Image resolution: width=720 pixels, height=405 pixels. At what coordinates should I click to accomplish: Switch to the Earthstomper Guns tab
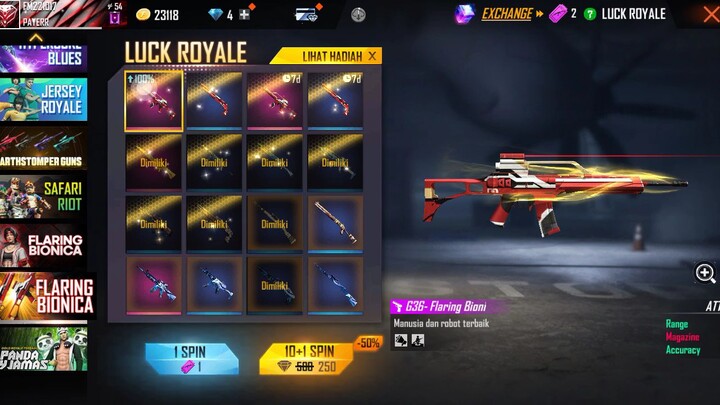[44, 147]
